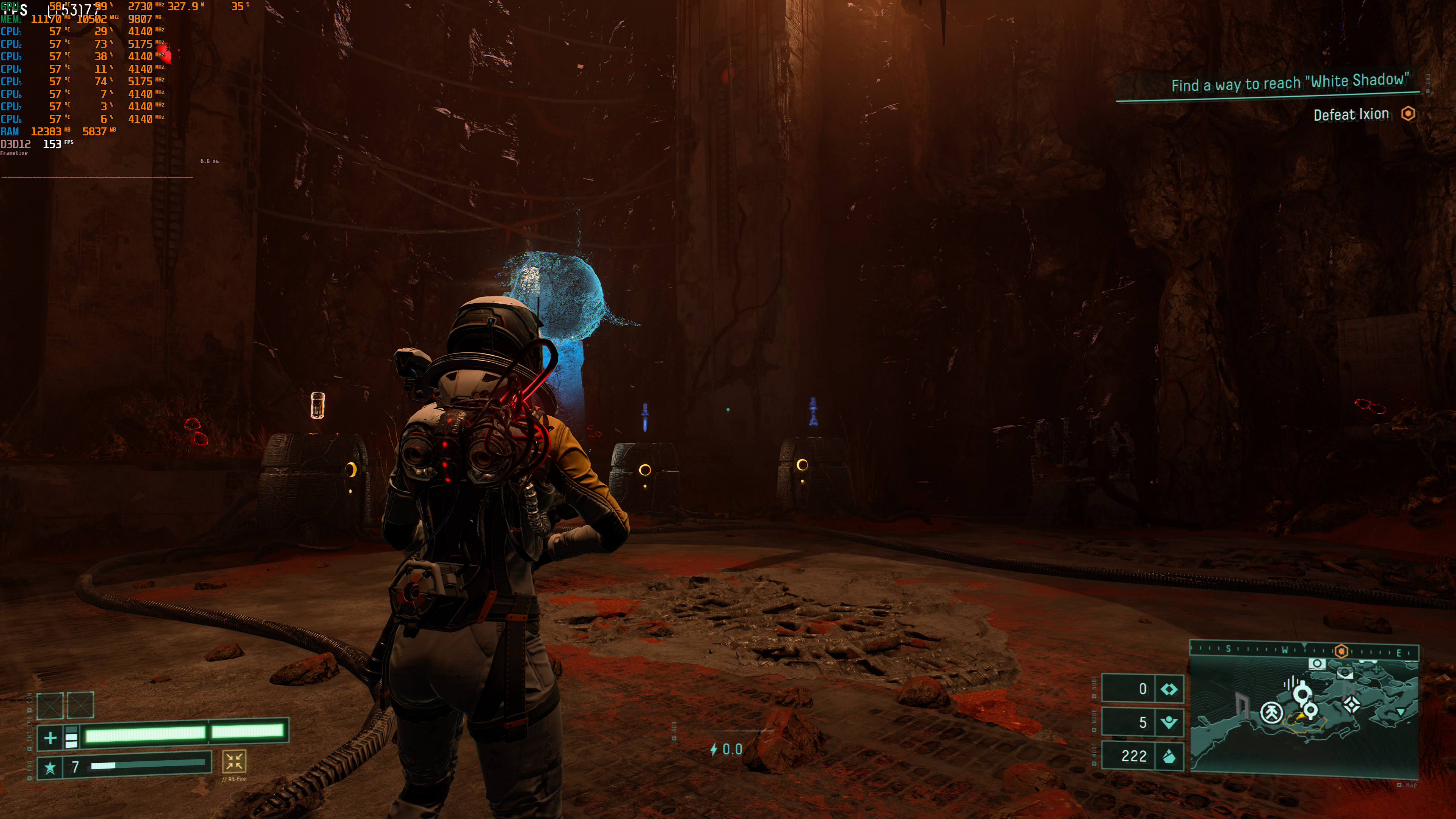1456x819 pixels.
Task: Select the plus-sign integrity icon
Action: click(x=50, y=737)
